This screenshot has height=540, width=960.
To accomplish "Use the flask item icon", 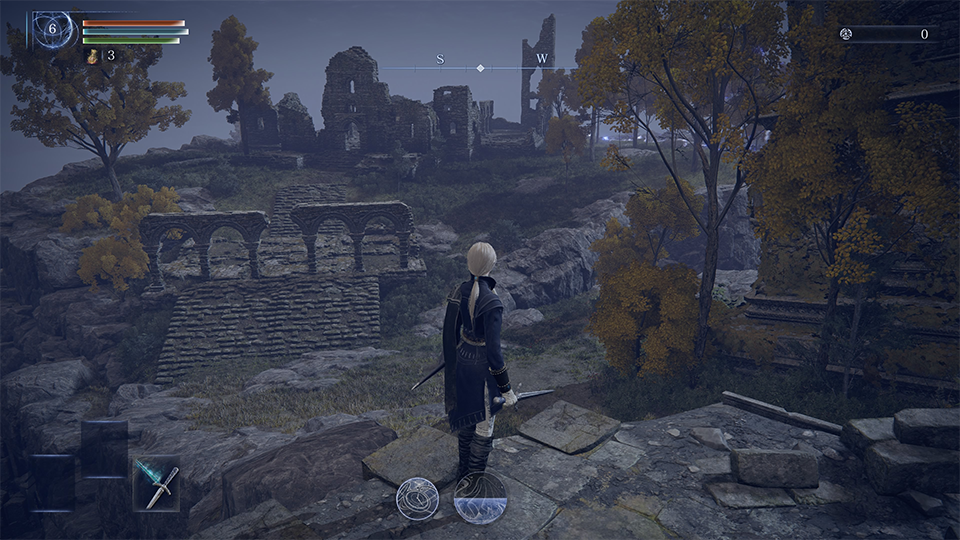I will coord(93,56).
